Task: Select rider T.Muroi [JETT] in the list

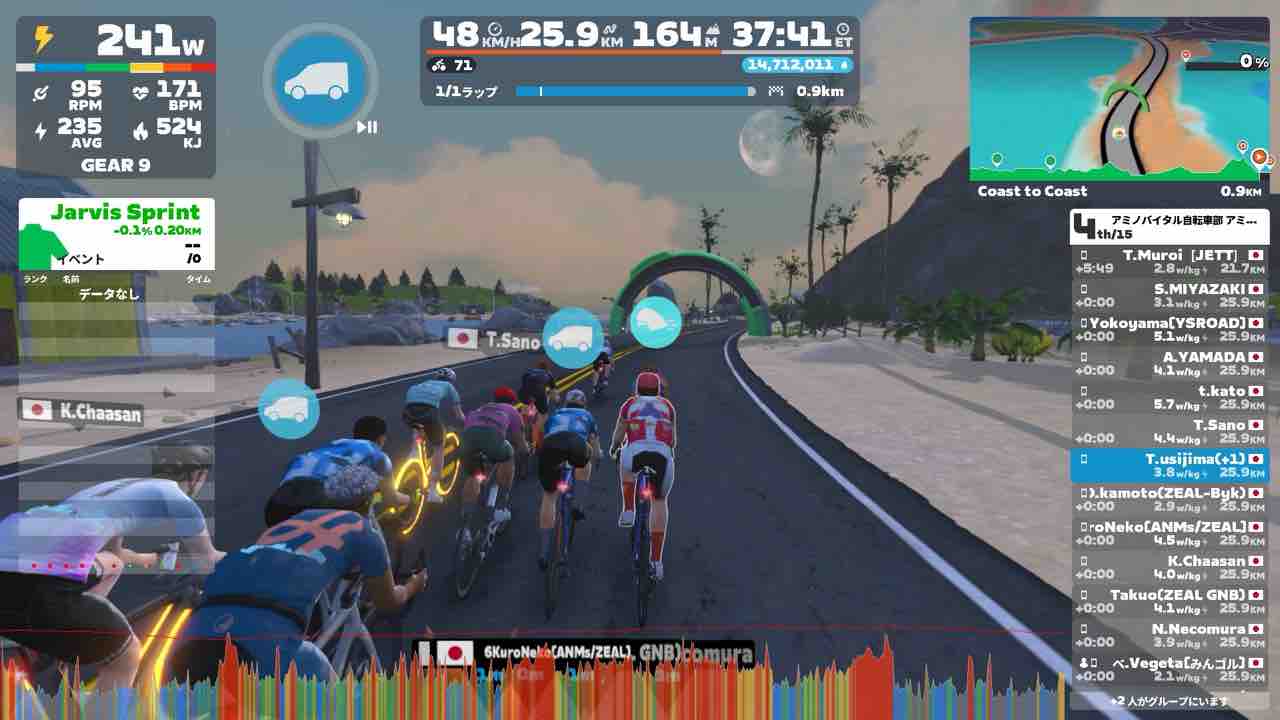Action: click(x=1169, y=262)
